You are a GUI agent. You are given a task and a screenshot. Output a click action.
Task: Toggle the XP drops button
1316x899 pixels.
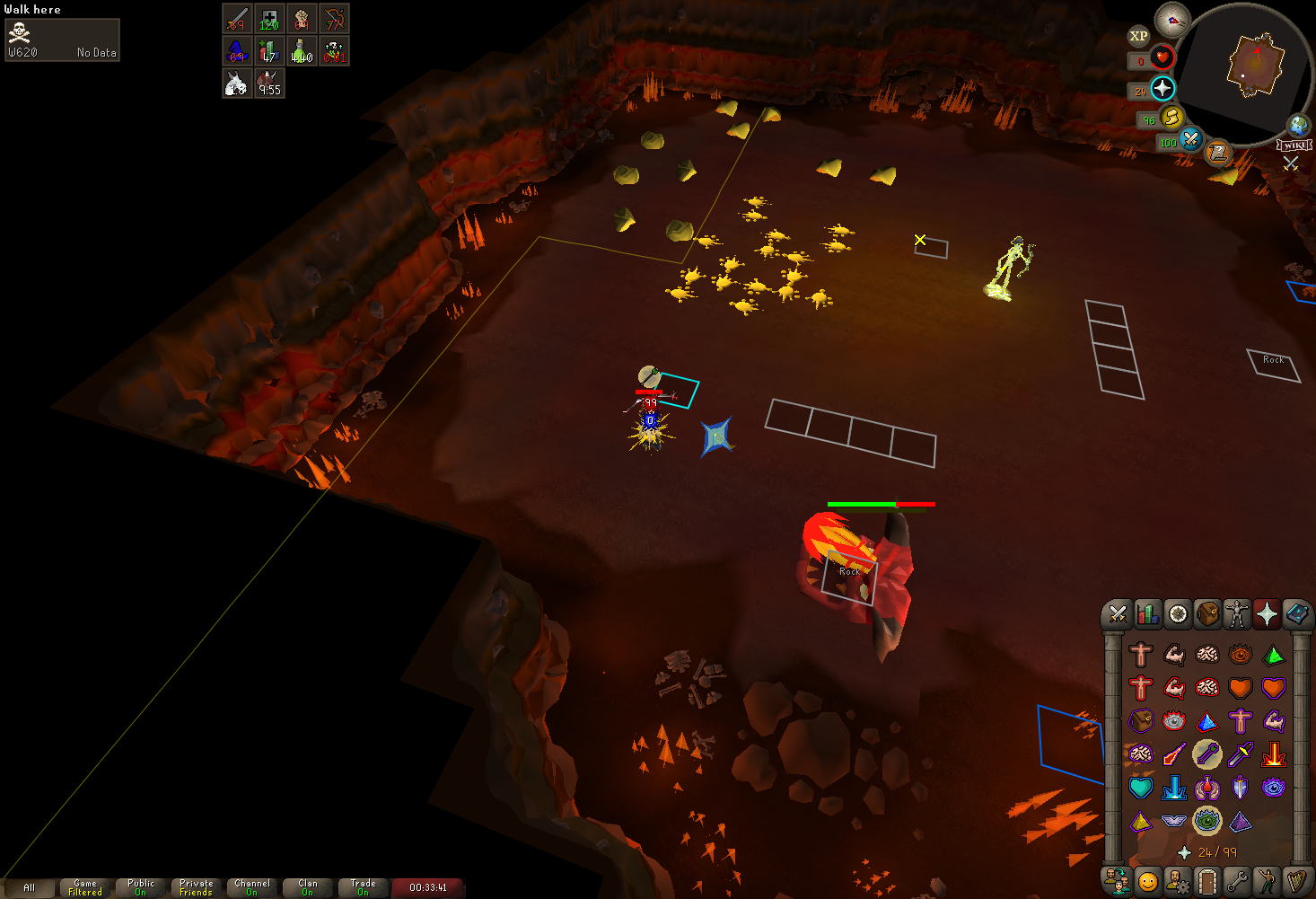pyautogui.click(x=1138, y=36)
